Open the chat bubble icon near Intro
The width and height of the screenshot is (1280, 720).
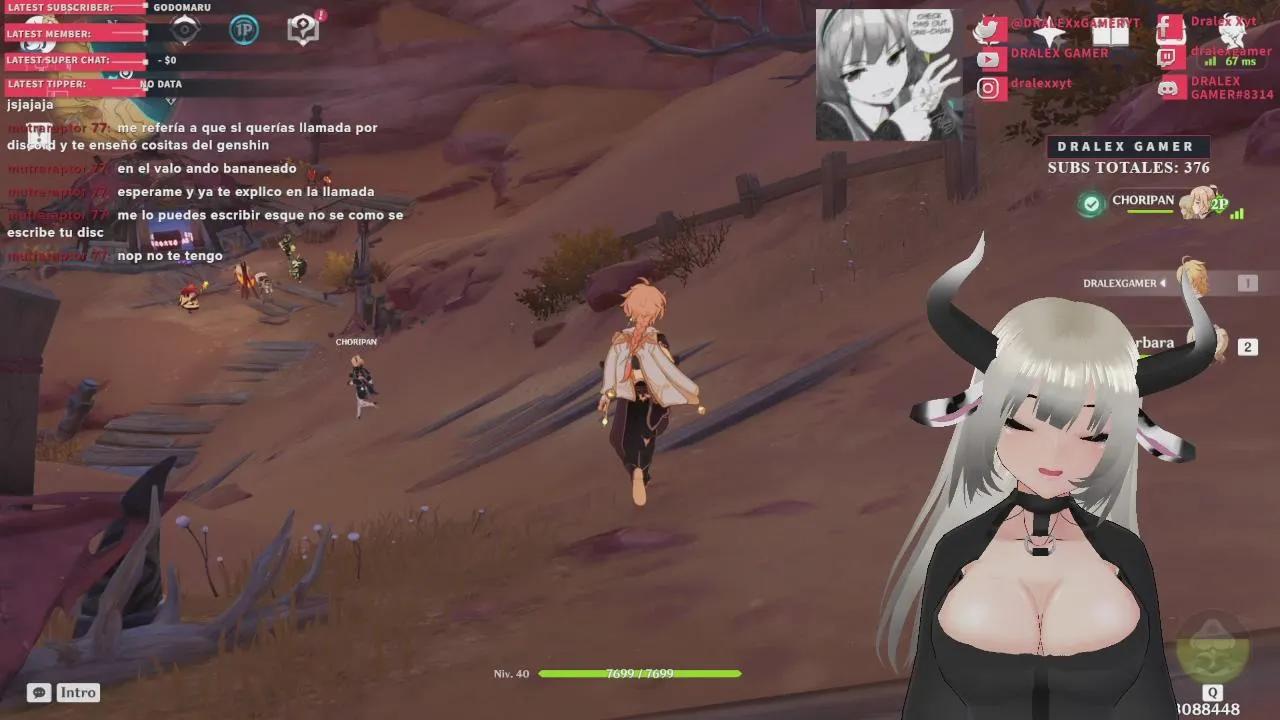(38, 692)
